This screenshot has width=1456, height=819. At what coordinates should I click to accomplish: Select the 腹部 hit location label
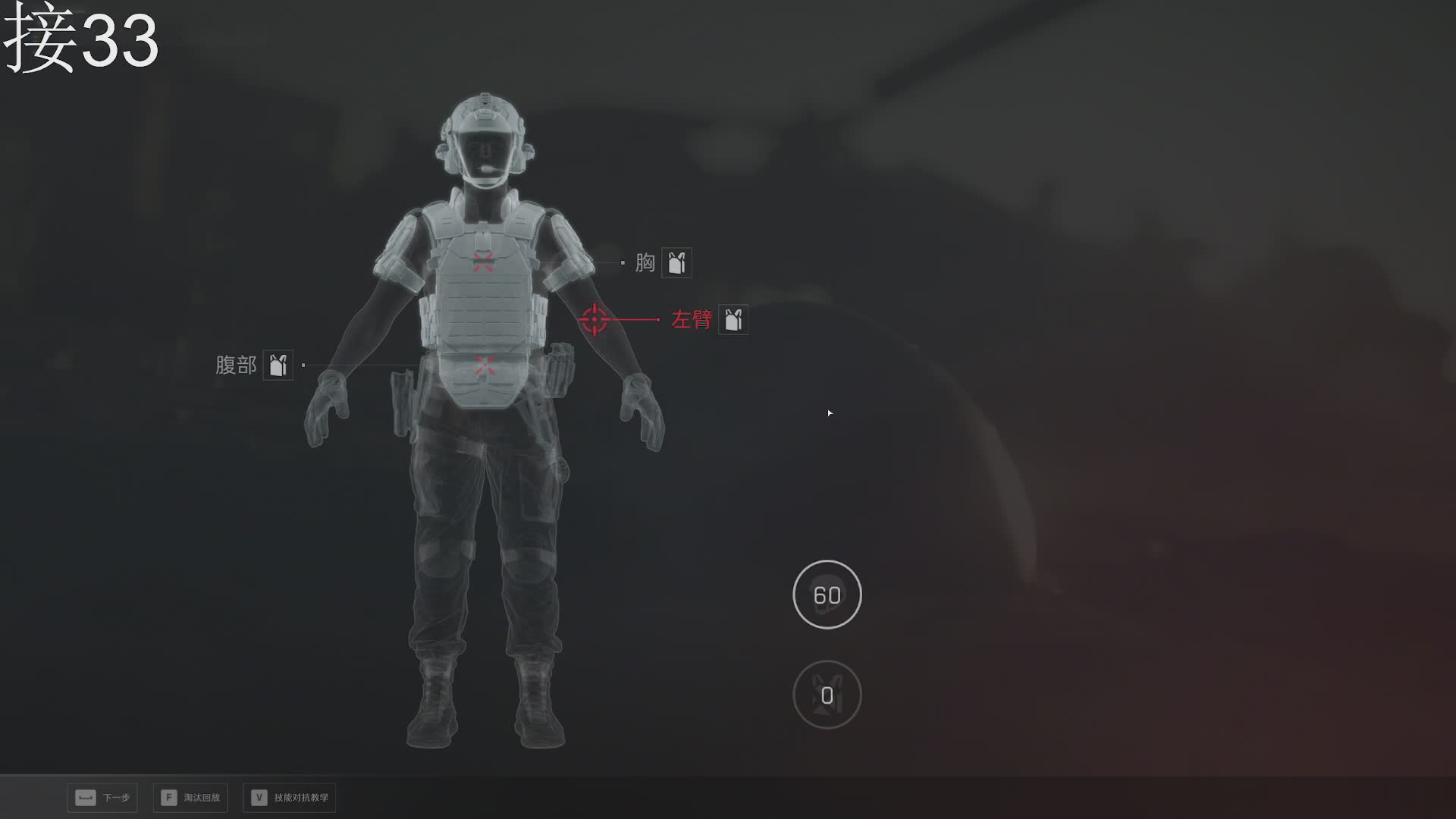236,366
